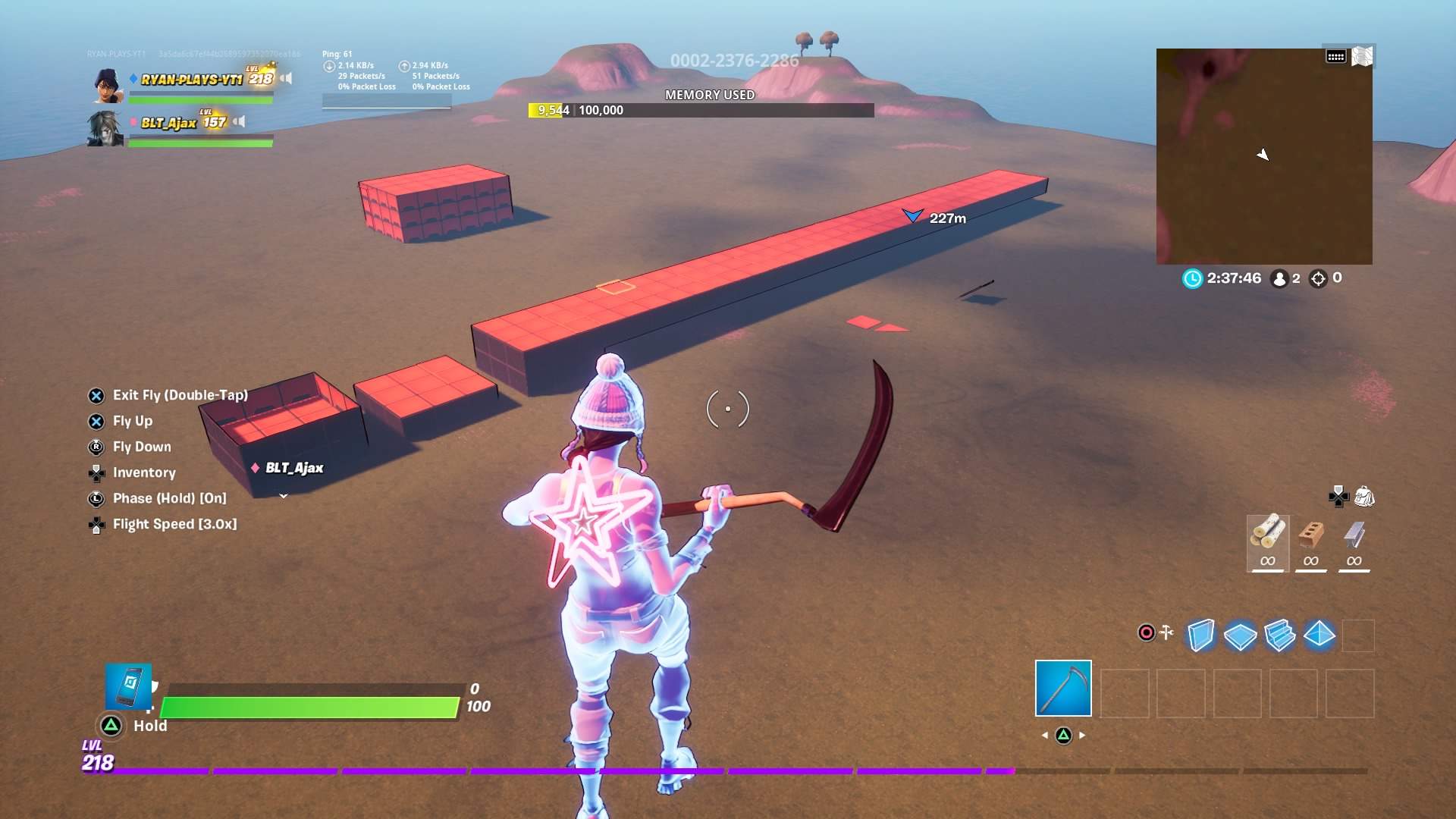Toggle the Phase (Hold) option off
The height and width of the screenshot is (819, 1456).
tap(171, 498)
